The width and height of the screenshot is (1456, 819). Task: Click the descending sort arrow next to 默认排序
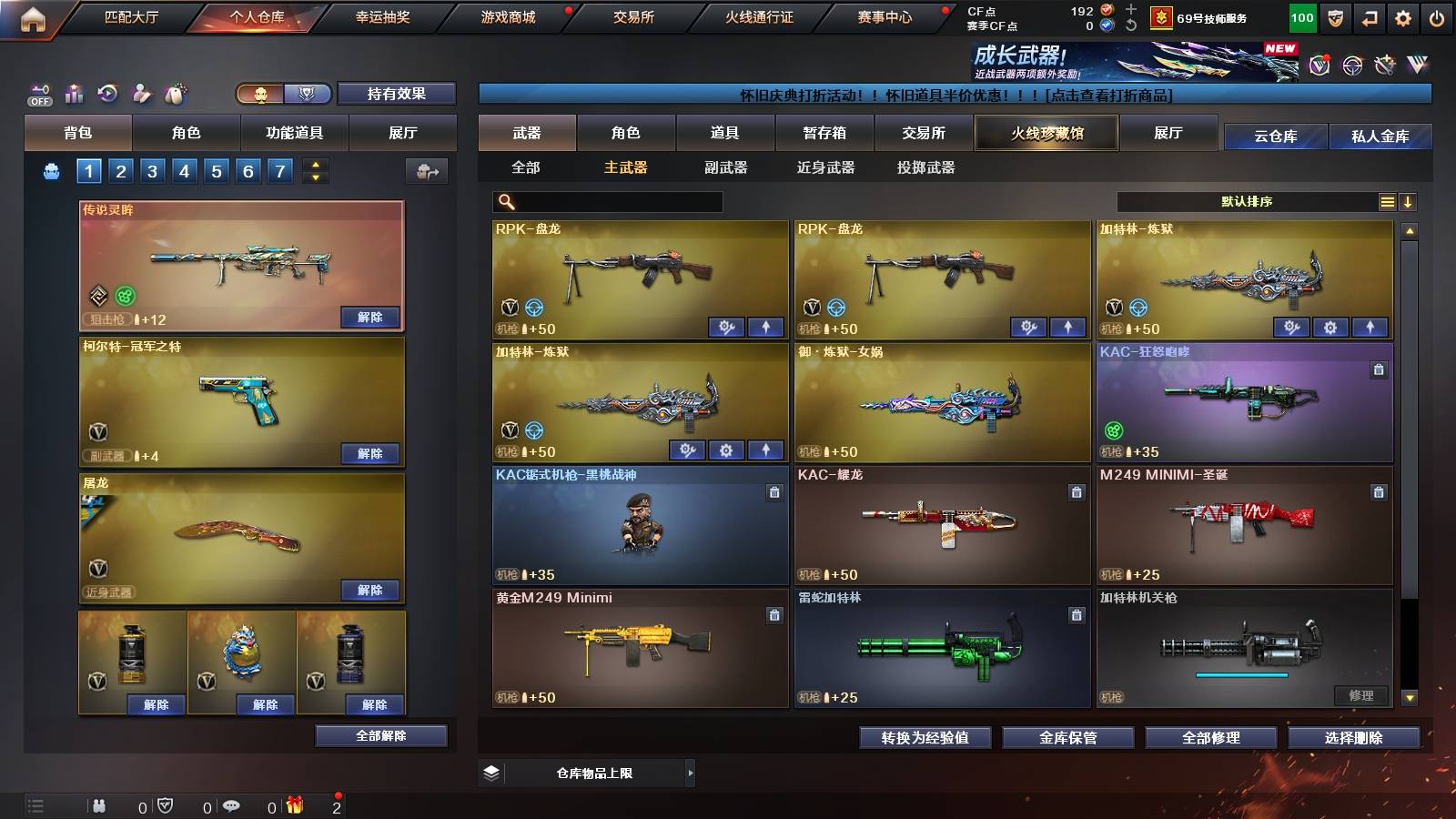pyautogui.click(x=1408, y=201)
